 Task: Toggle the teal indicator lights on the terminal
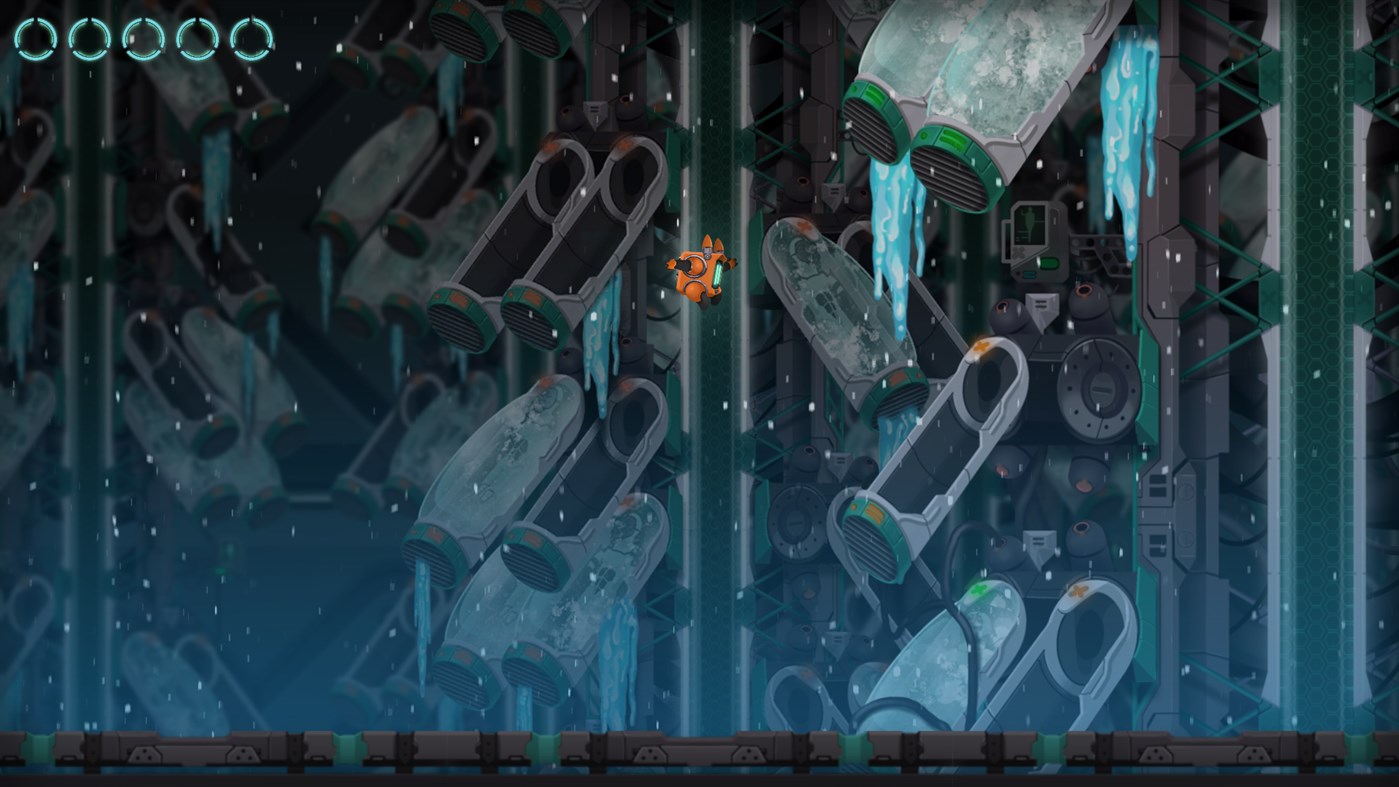coord(1029,274)
